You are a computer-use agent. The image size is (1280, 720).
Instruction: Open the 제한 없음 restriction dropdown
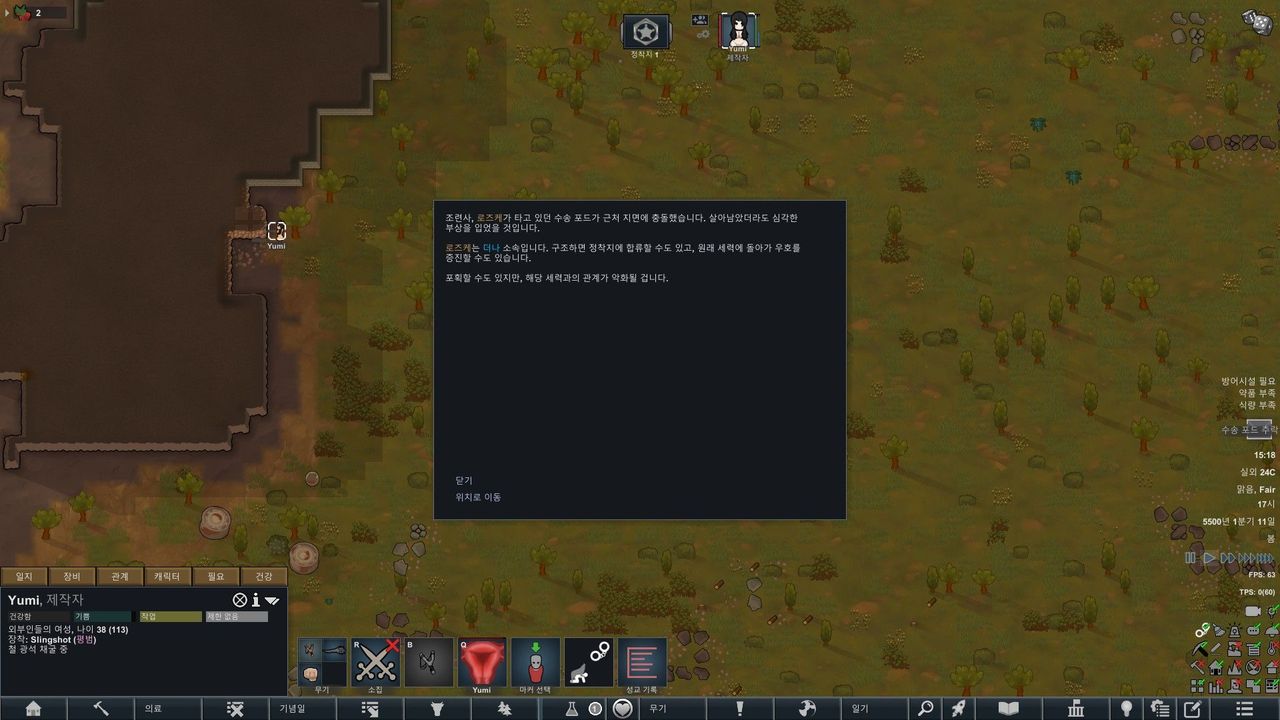click(x=236, y=616)
